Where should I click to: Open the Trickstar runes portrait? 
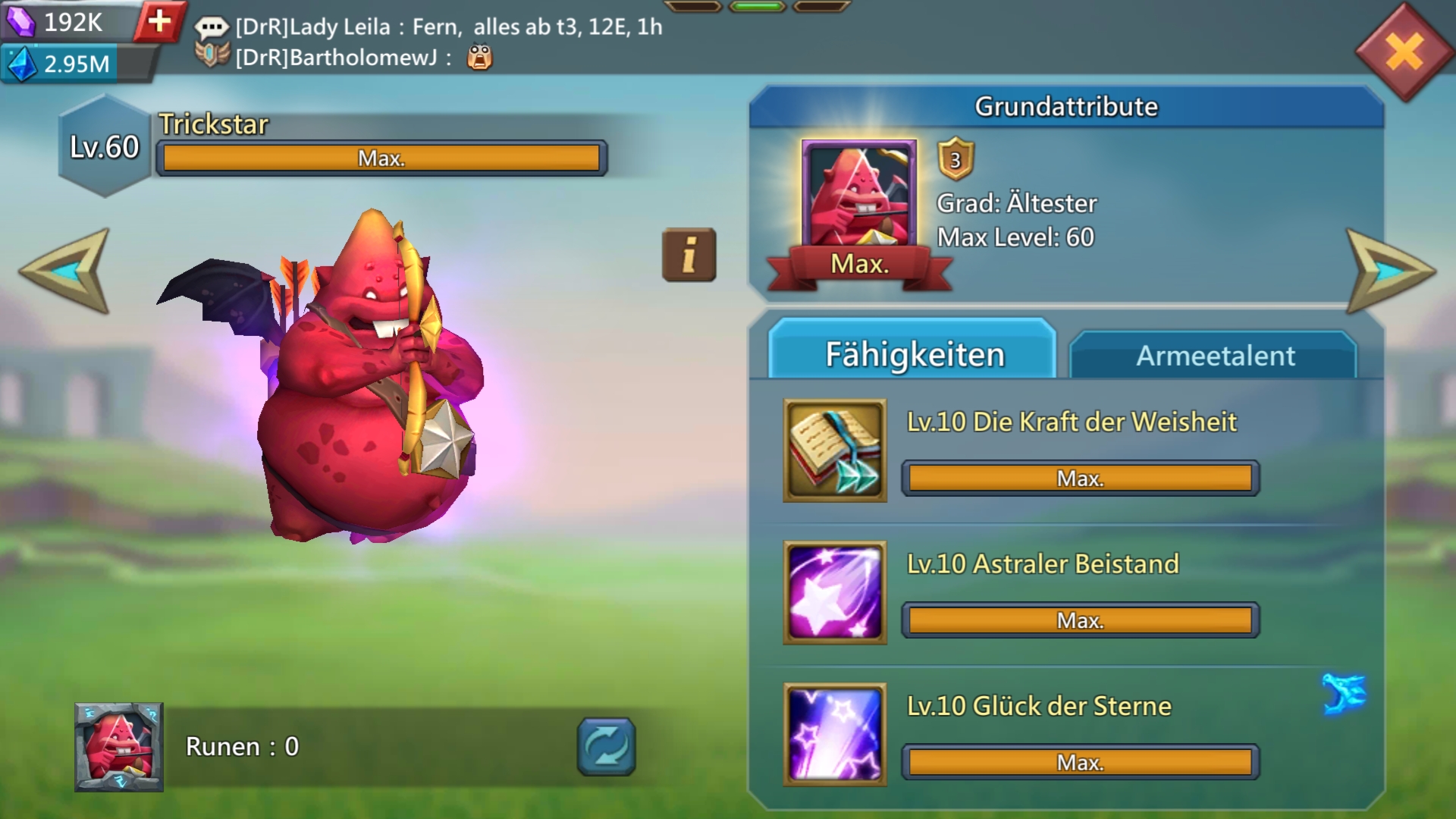tap(119, 747)
